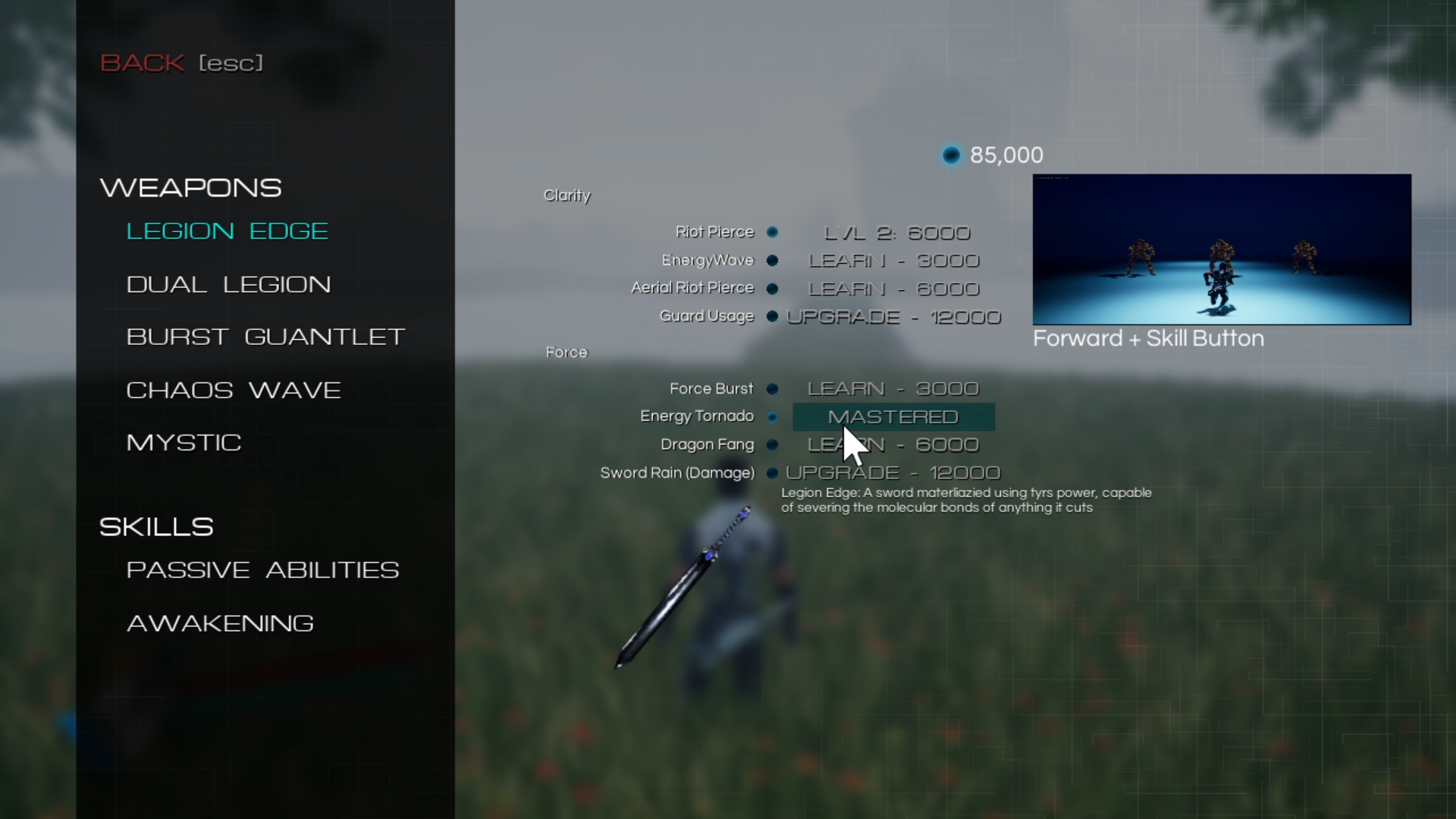Select the Dragon Fang skill node orb
The image size is (1456, 819).
pos(773,445)
